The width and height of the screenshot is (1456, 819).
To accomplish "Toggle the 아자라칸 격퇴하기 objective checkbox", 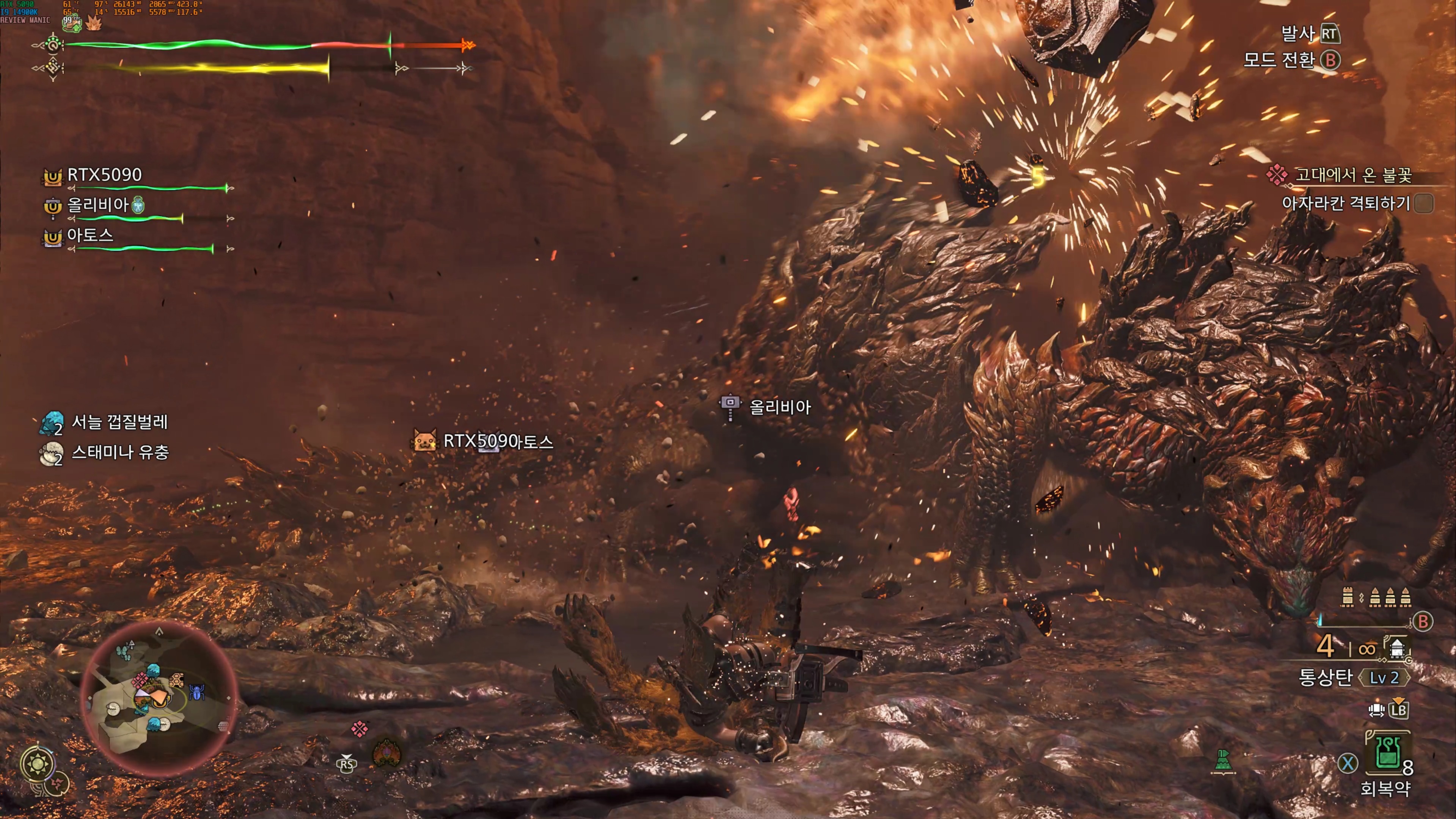I will point(1424,203).
